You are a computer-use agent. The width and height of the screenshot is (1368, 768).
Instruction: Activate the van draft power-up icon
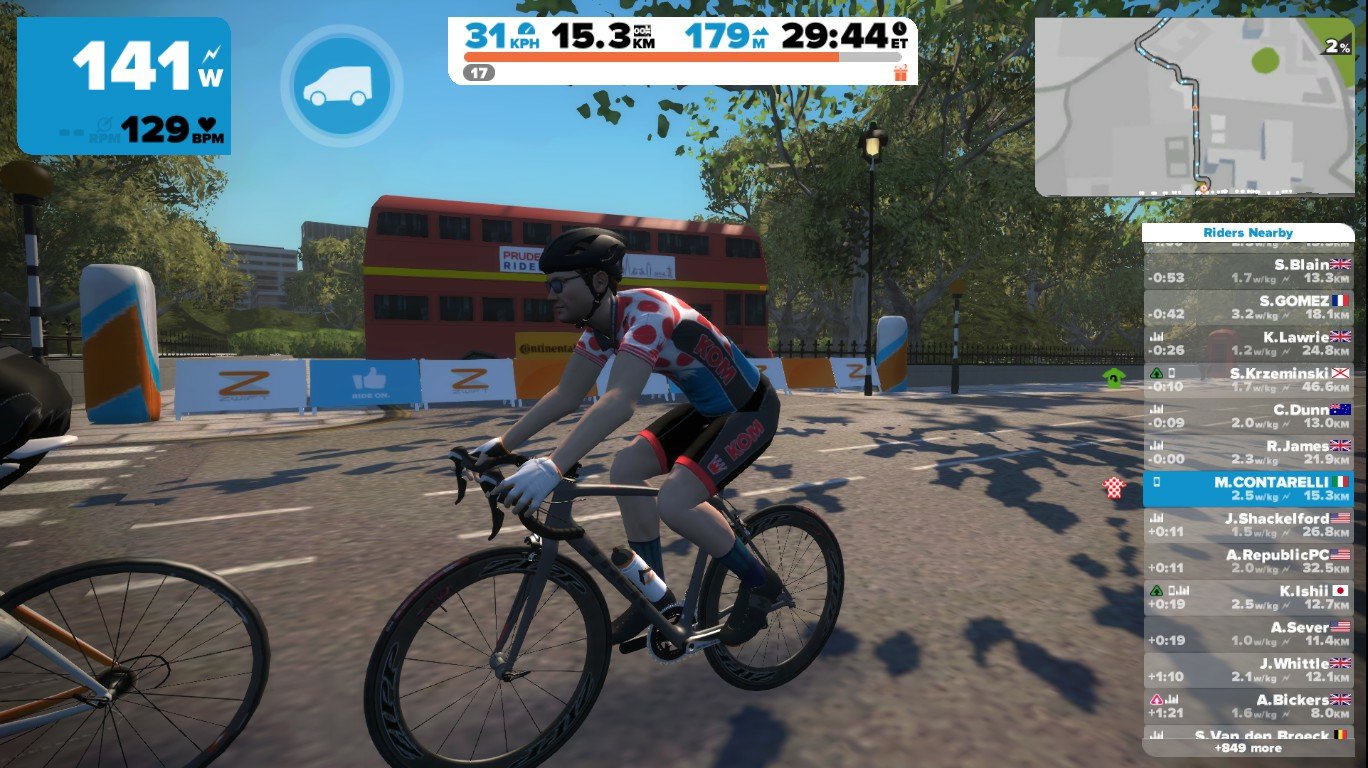tap(341, 85)
